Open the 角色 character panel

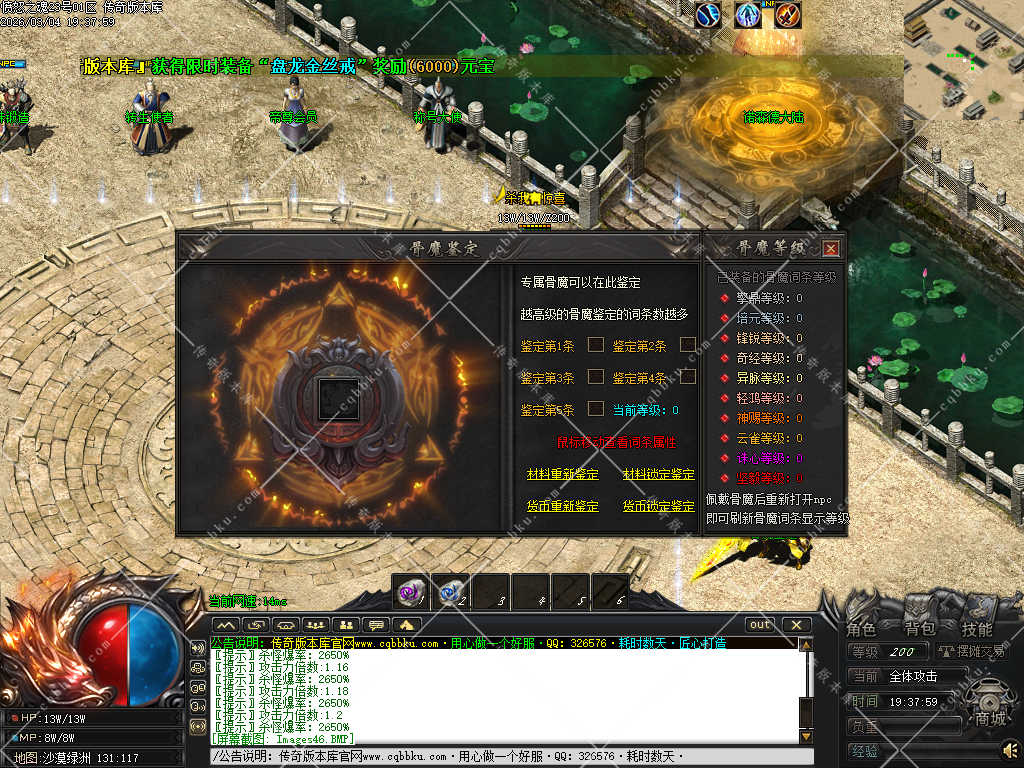(x=861, y=629)
